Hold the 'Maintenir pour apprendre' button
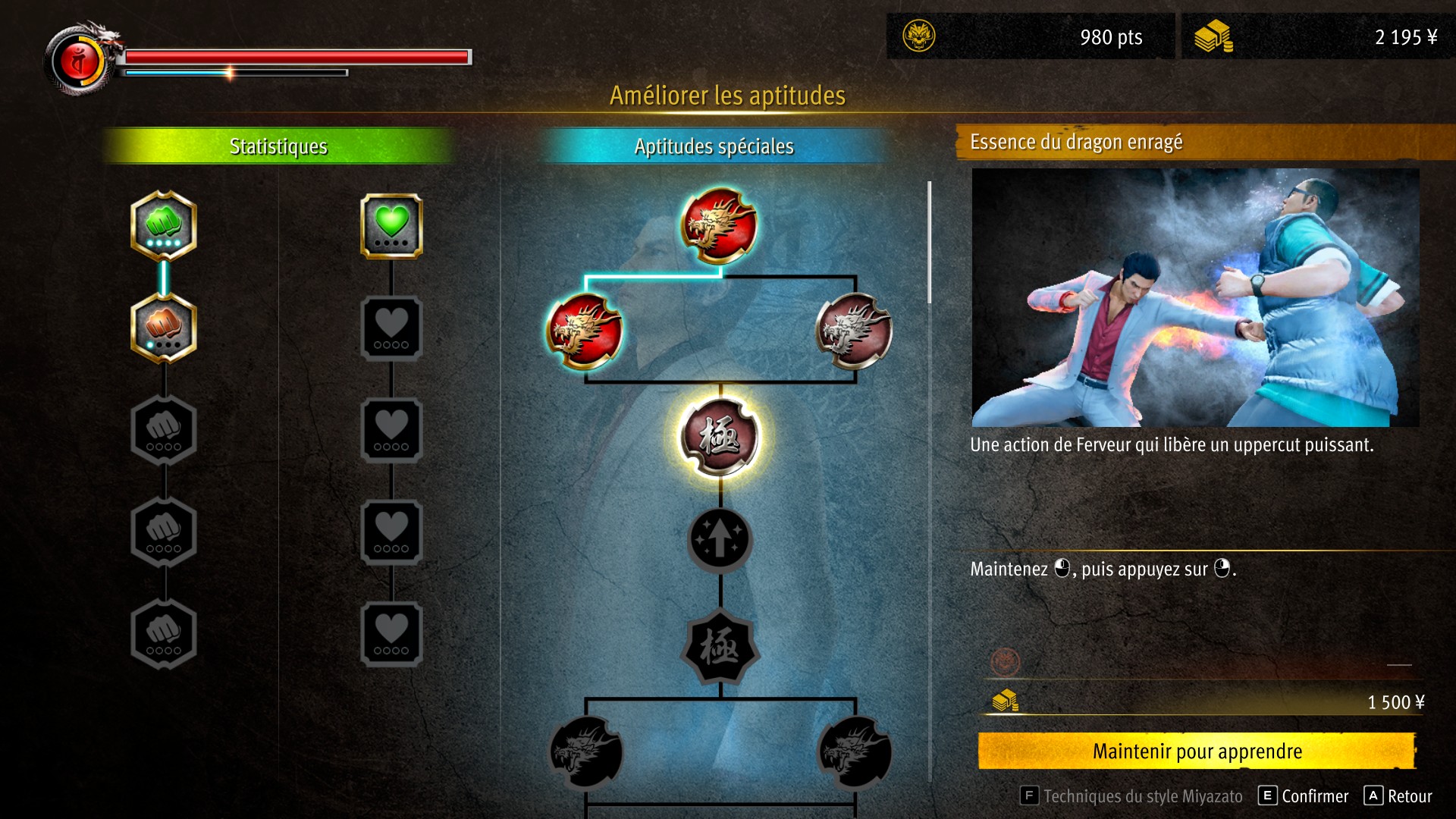 click(1197, 751)
